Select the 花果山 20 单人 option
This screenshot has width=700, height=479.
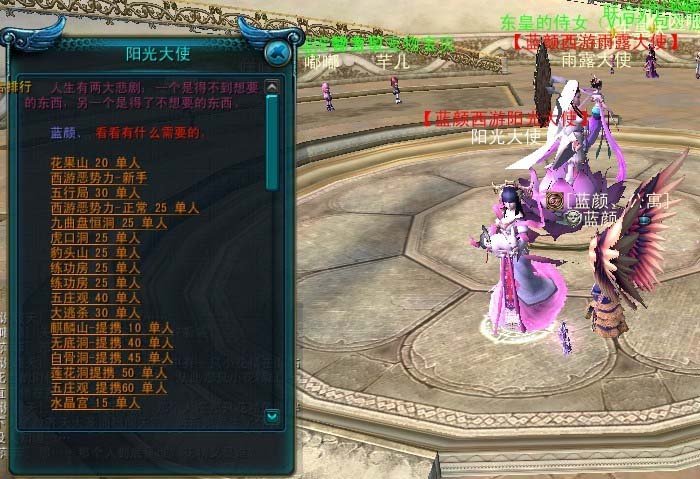coord(95,163)
